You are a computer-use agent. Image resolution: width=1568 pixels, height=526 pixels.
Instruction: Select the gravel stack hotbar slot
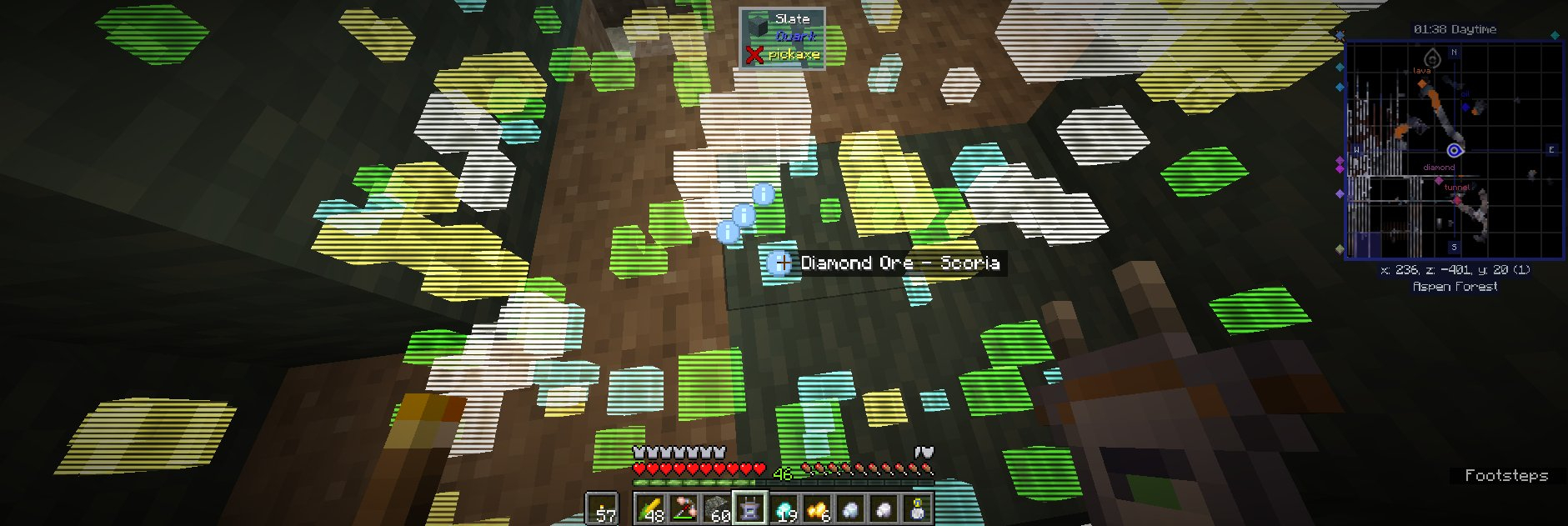717,508
